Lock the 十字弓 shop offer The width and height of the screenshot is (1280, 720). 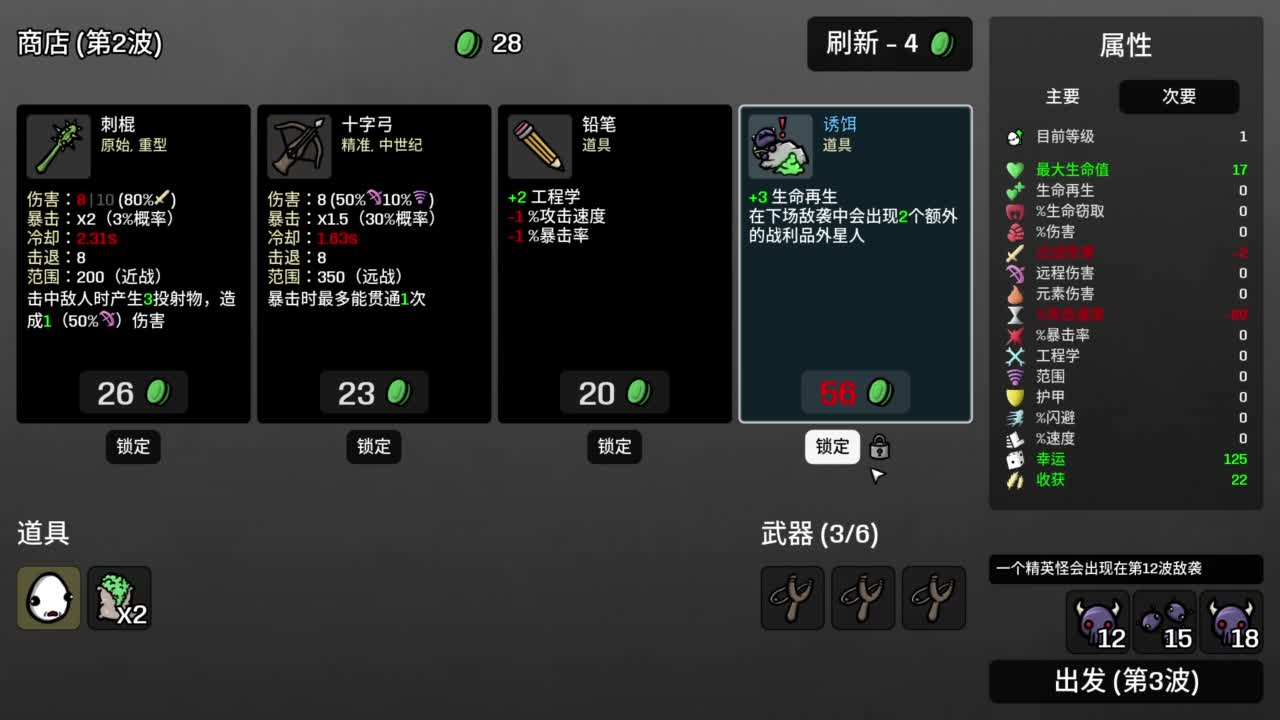coord(373,447)
